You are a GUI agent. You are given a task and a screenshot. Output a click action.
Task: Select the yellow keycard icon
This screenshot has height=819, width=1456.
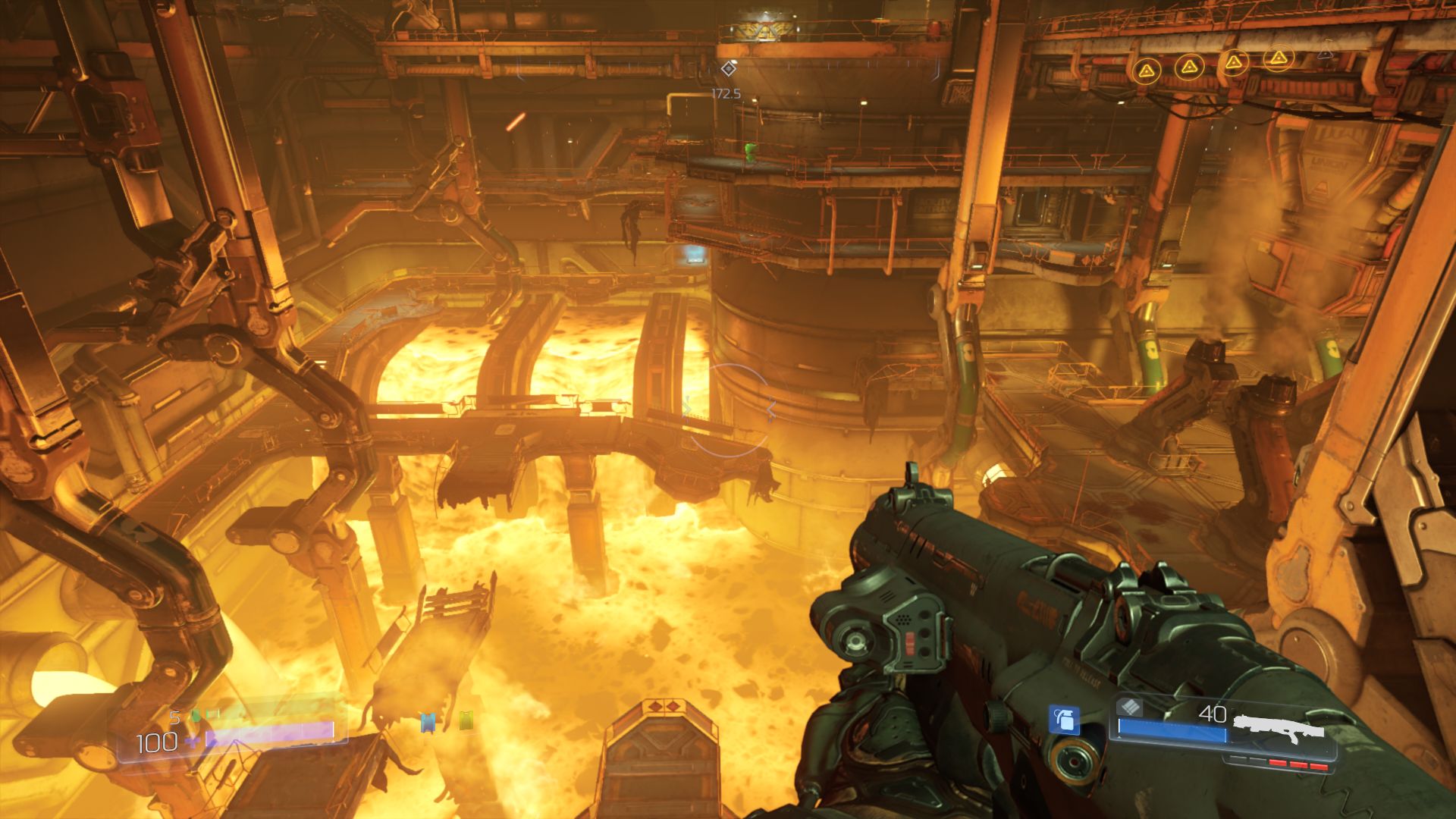tap(466, 720)
